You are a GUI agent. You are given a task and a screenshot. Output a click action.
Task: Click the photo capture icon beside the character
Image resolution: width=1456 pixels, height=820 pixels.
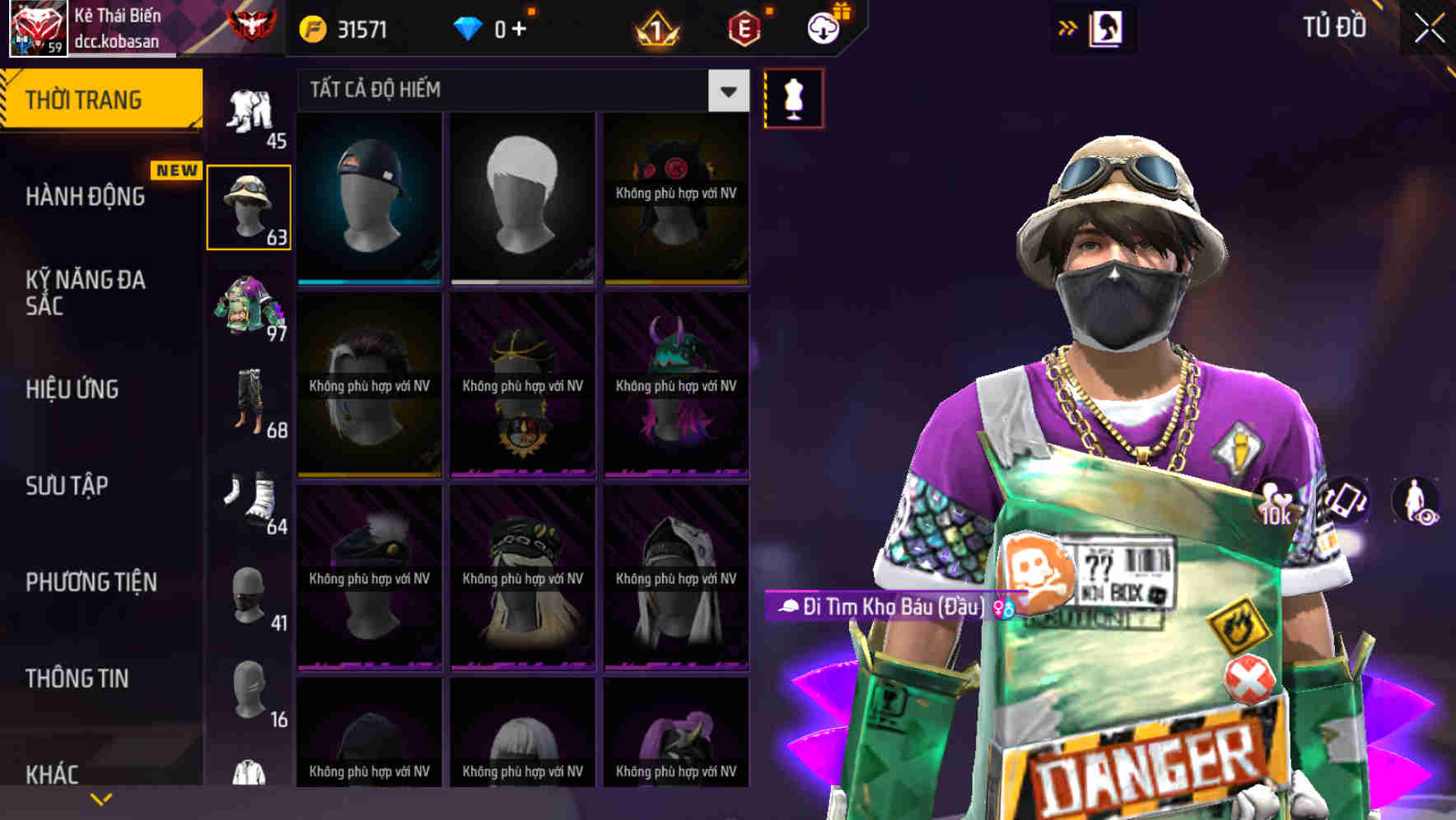1344,502
